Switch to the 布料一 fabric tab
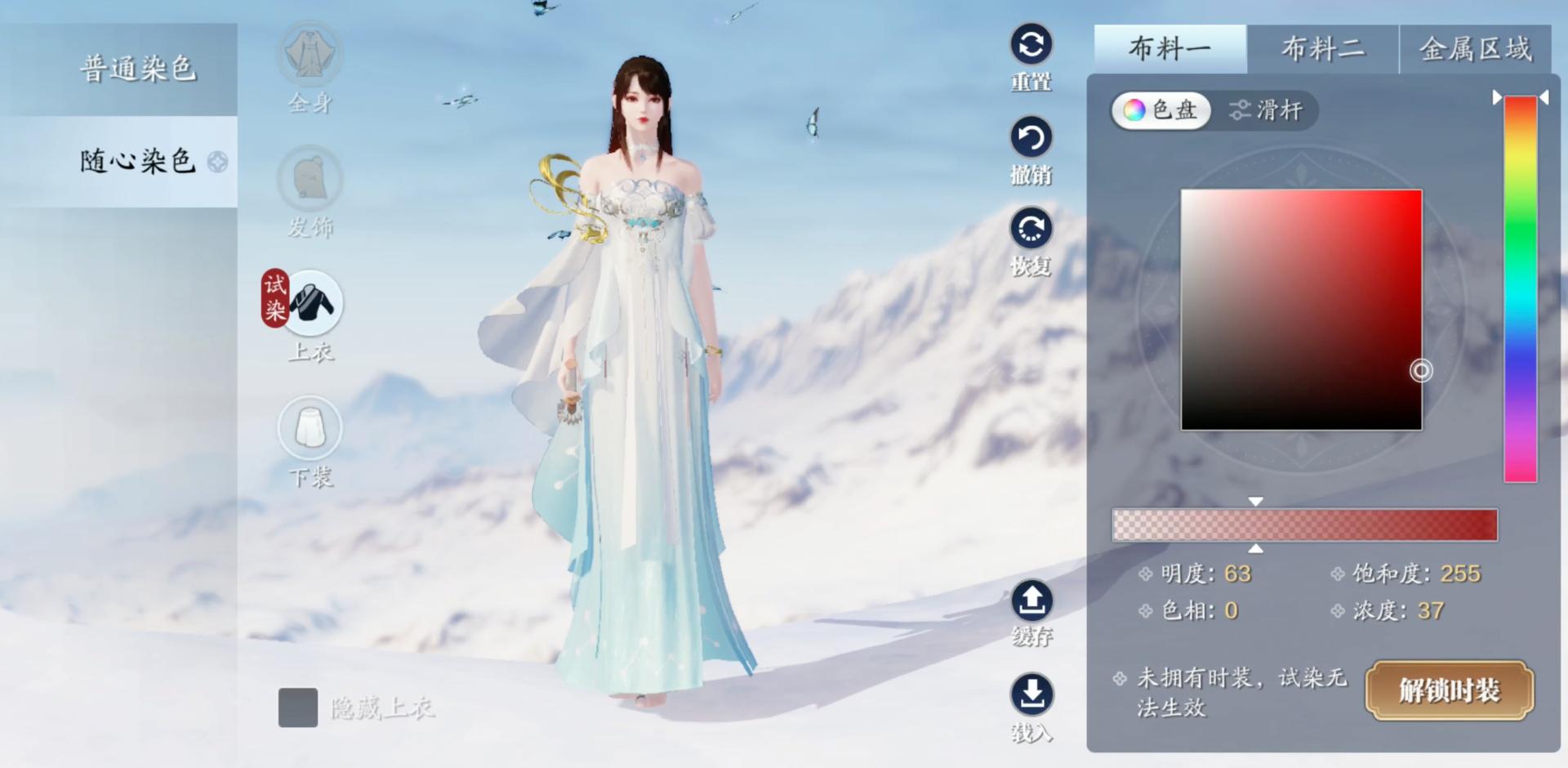Image resolution: width=1568 pixels, height=768 pixels. (1169, 49)
